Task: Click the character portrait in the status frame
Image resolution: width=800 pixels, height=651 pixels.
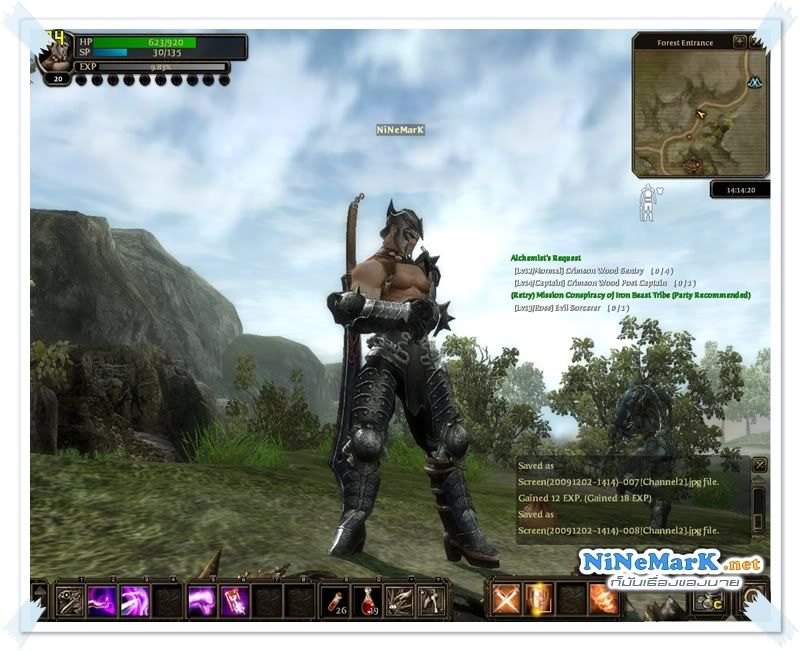Action: click(54, 54)
